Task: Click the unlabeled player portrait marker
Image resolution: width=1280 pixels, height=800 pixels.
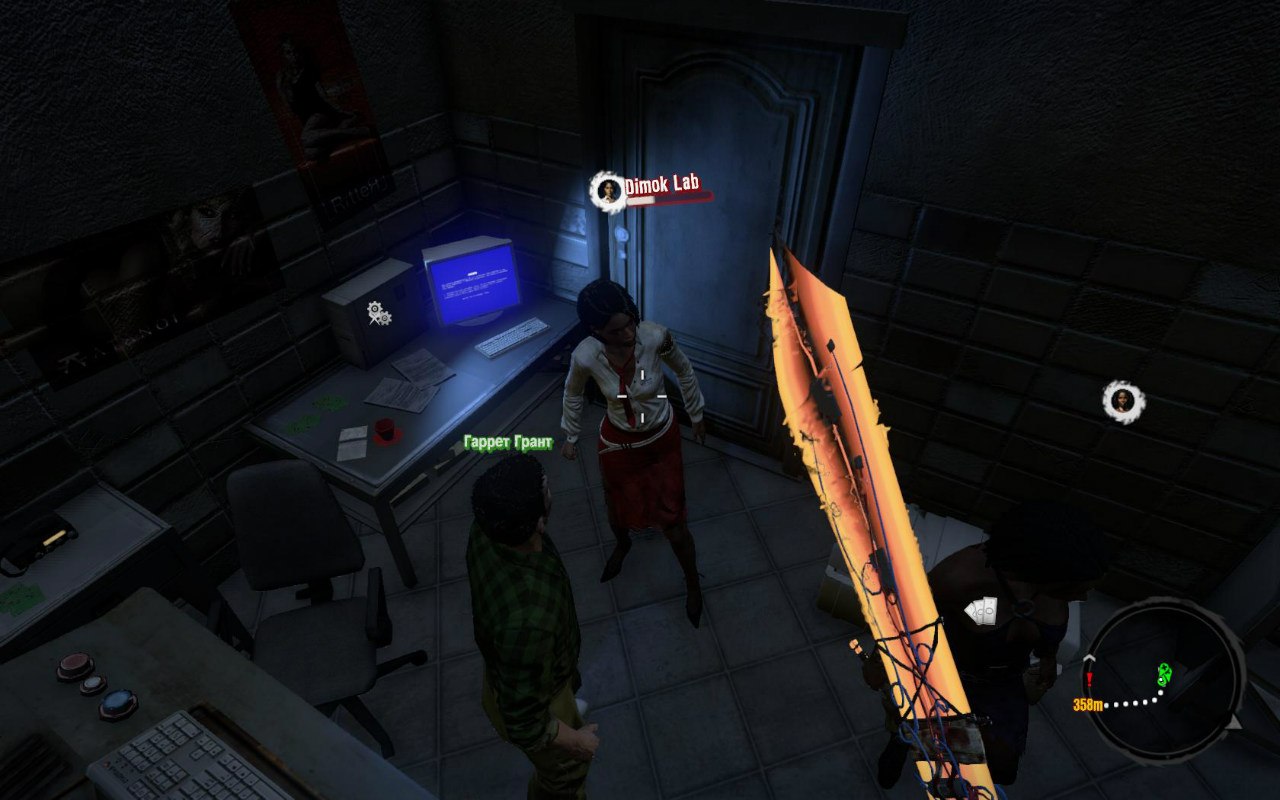Action: (1124, 401)
